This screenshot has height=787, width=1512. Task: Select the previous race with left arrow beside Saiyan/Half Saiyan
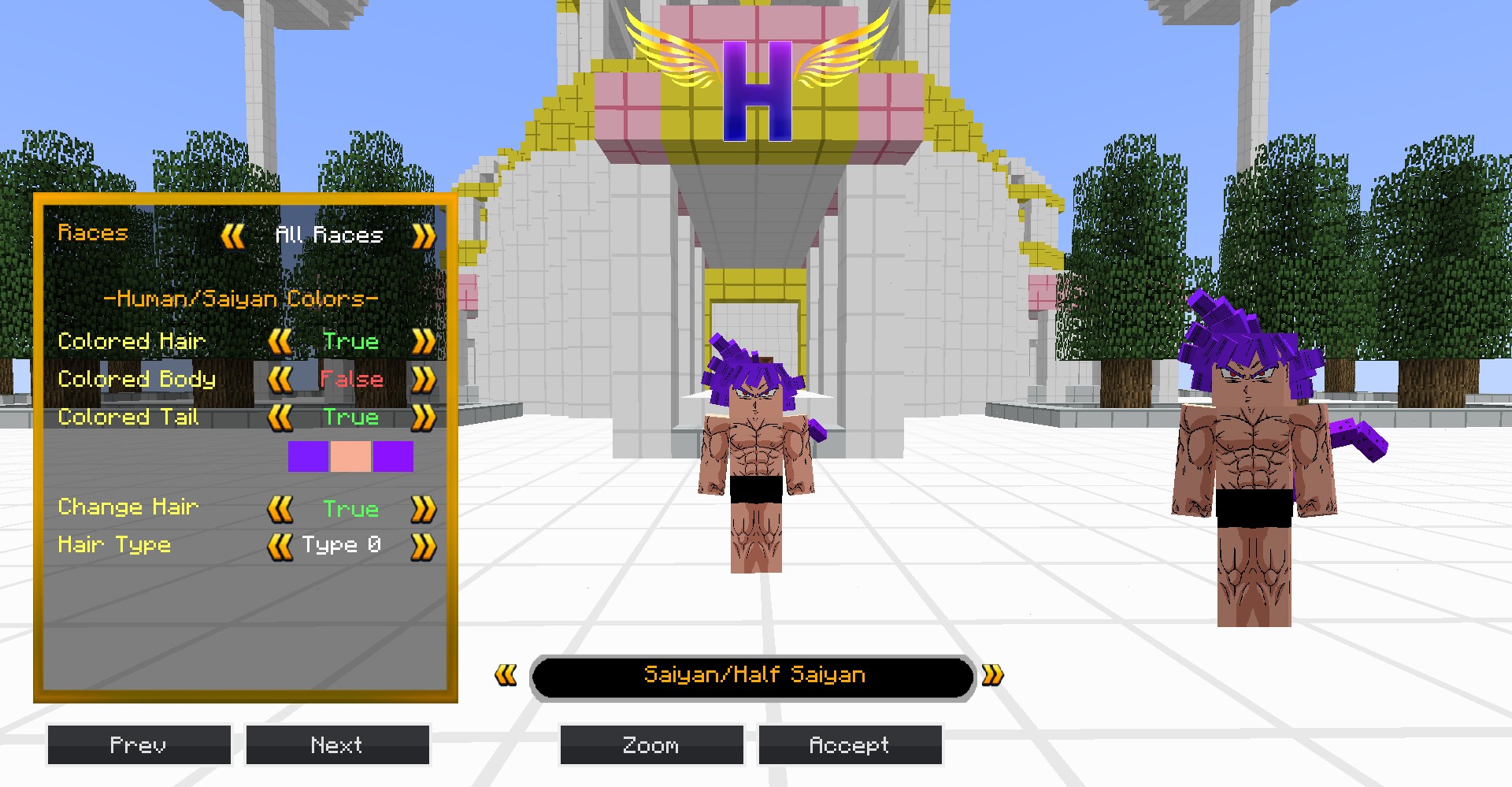[x=506, y=675]
